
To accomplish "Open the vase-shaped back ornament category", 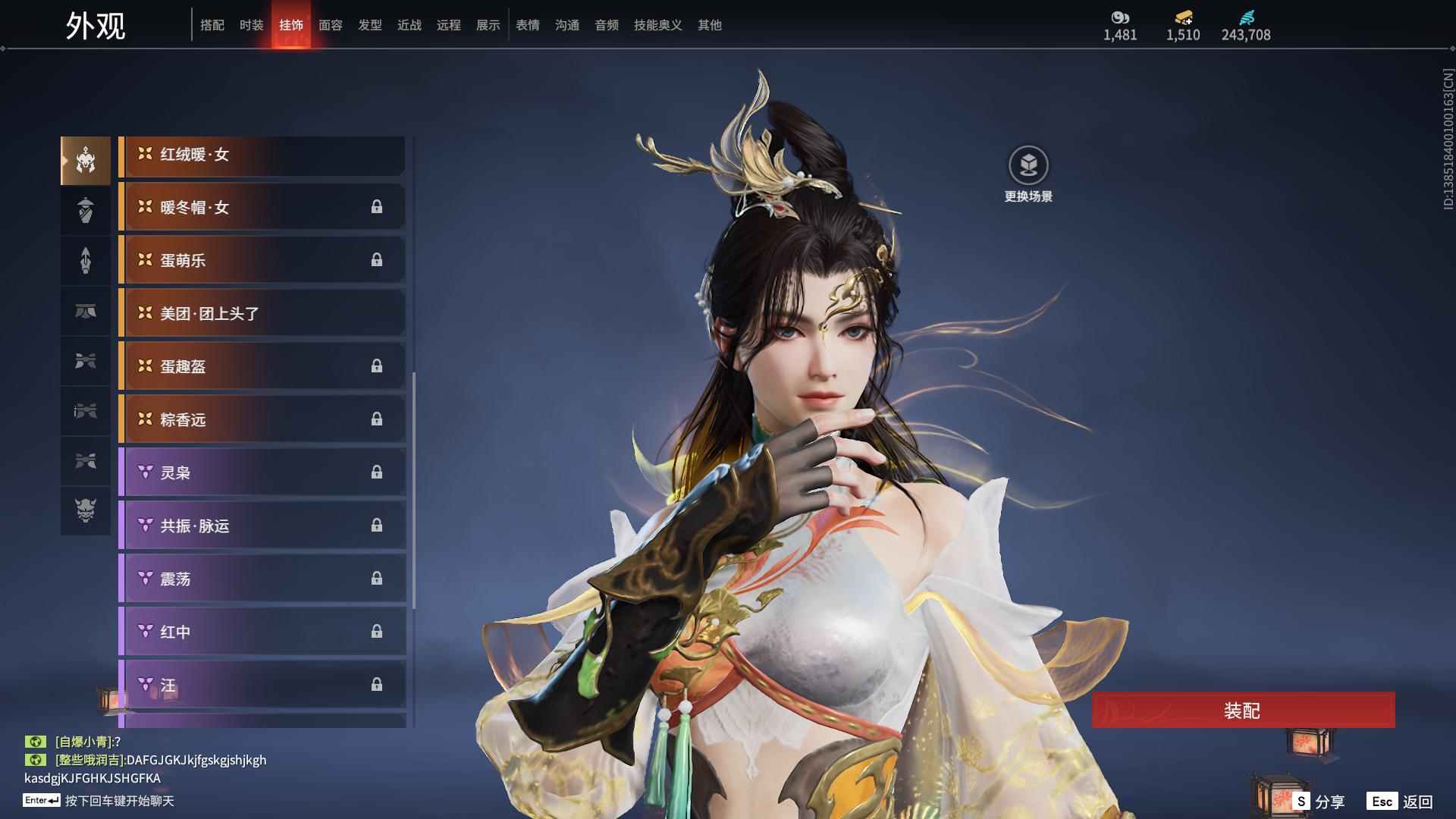I will 86,210.
